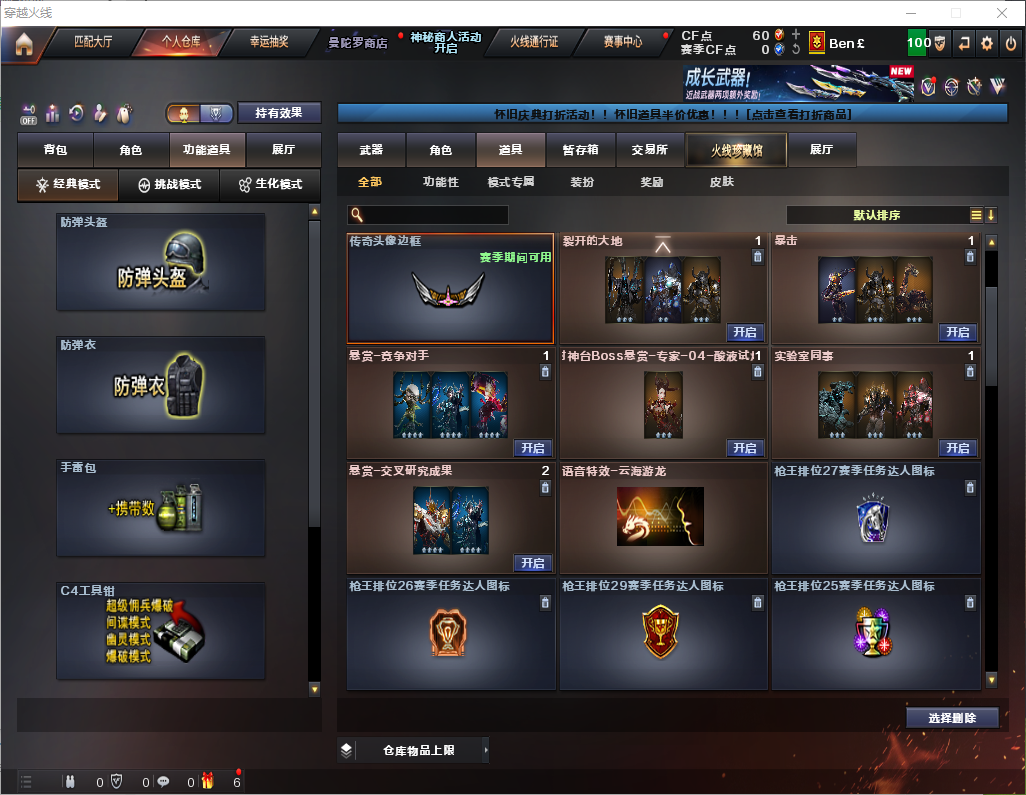Screen dimensions: 1026x795
Task: Switch to the 背包 backpack tab
Action: [x=55, y=150]
